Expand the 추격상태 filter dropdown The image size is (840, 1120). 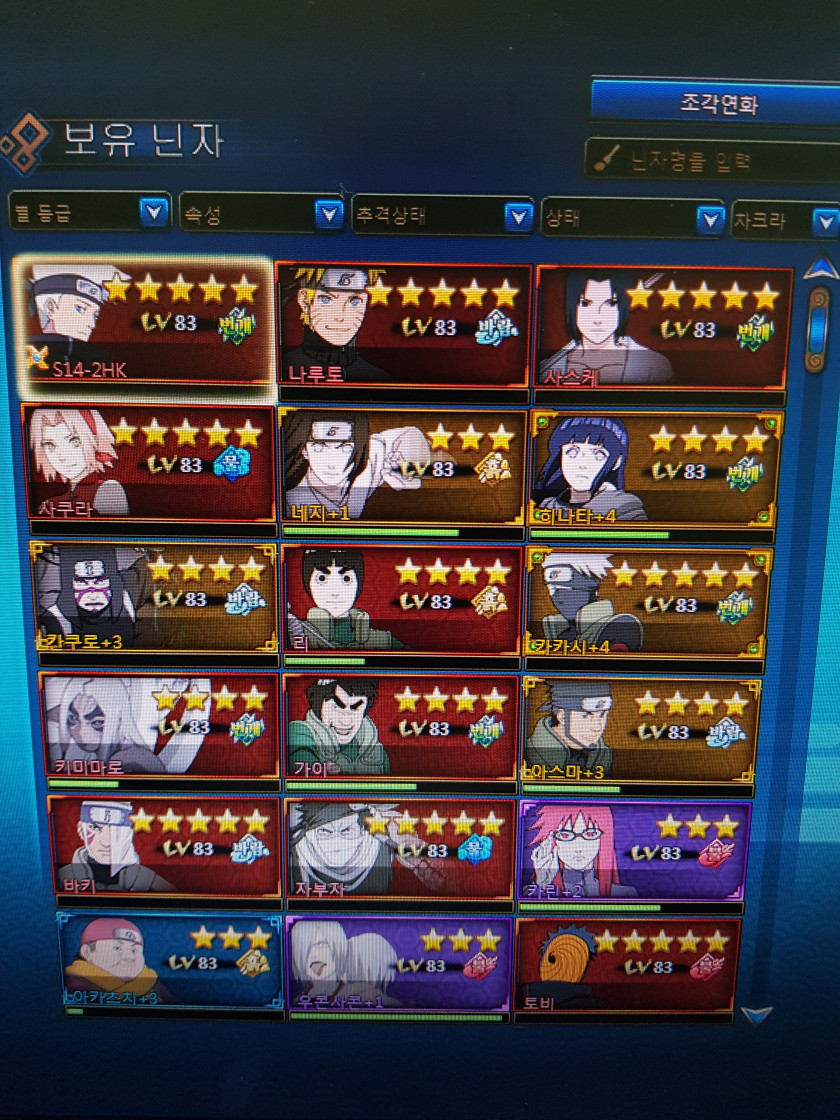(x=441, y=216)
